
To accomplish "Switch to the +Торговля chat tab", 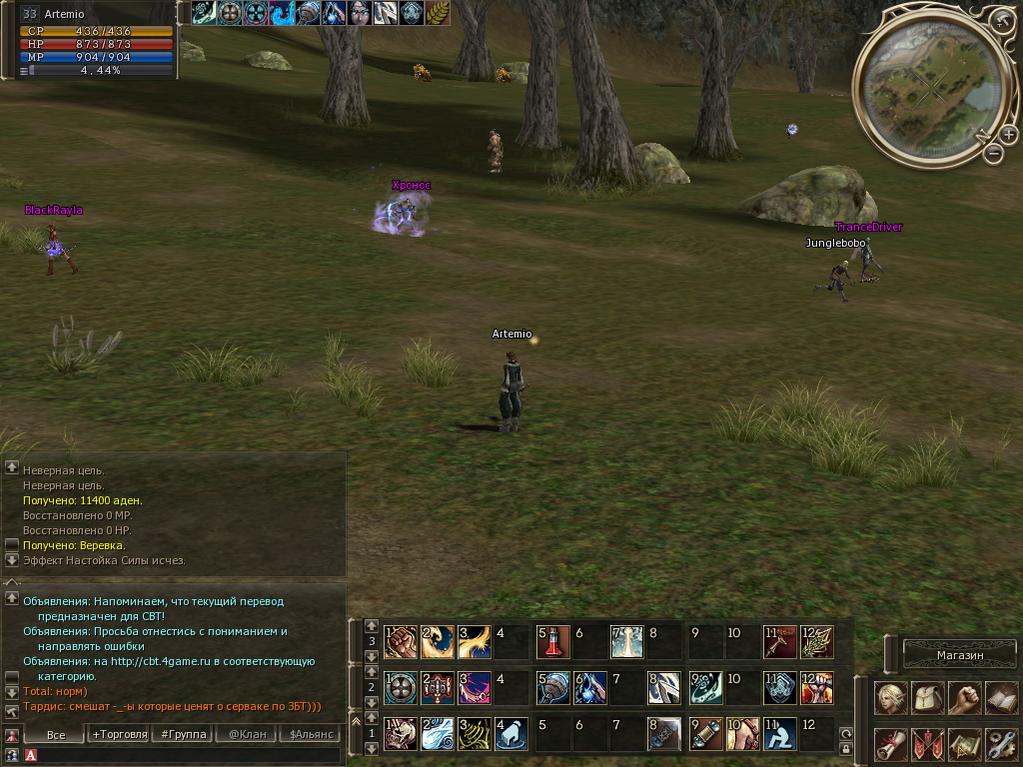I will [119, 734].
